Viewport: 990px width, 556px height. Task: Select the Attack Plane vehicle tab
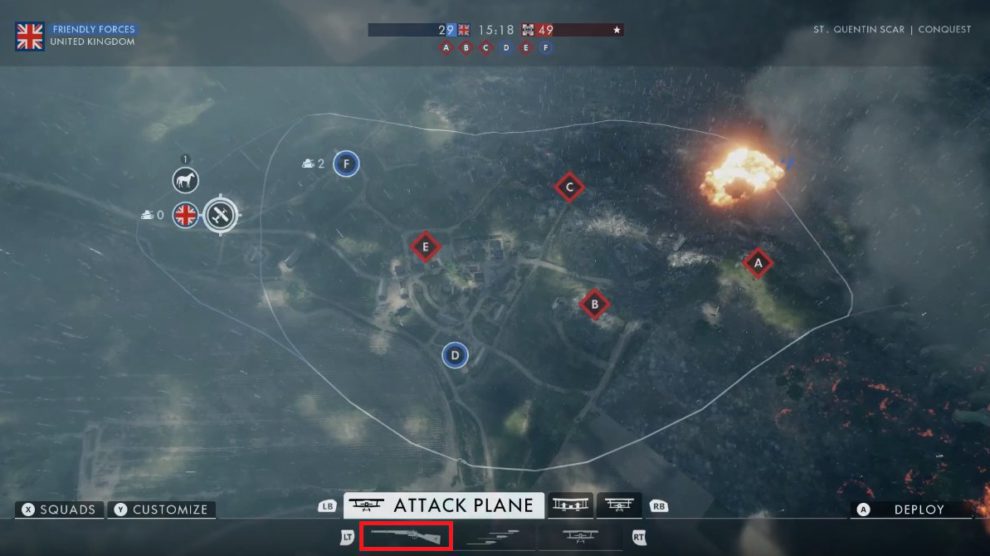(444, 506)
